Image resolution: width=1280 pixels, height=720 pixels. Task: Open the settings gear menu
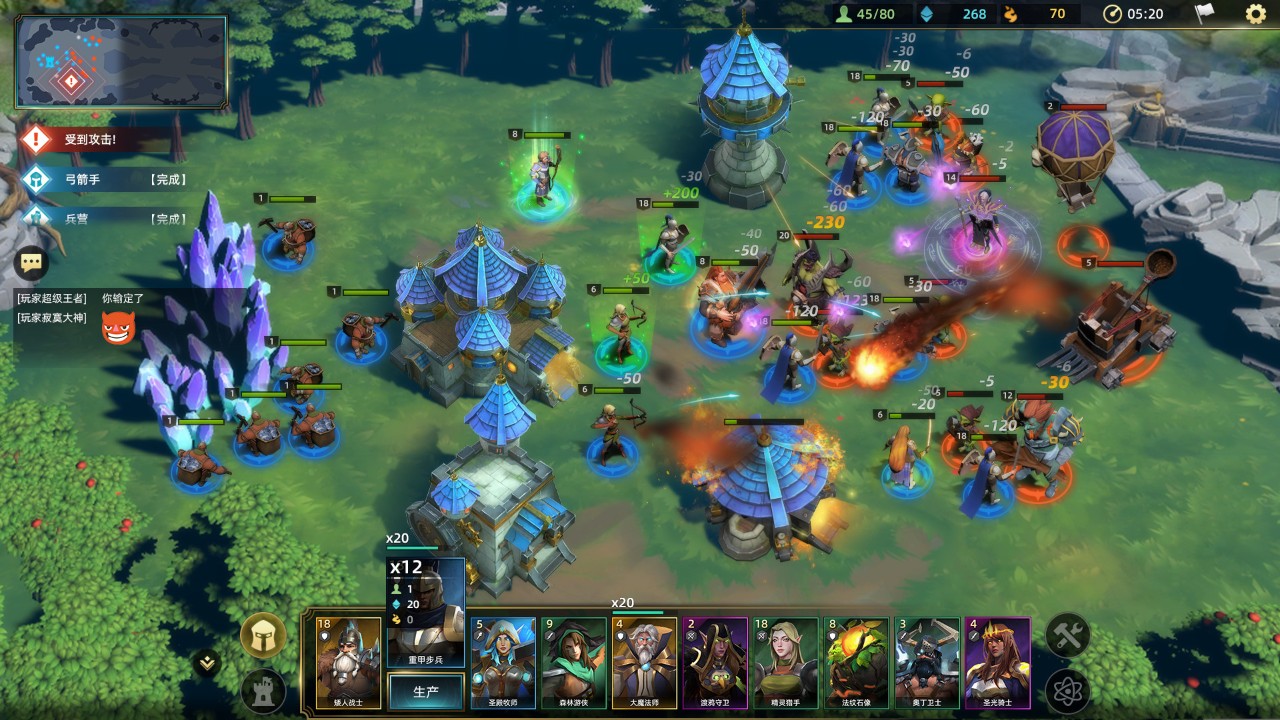pos(1255,14)
